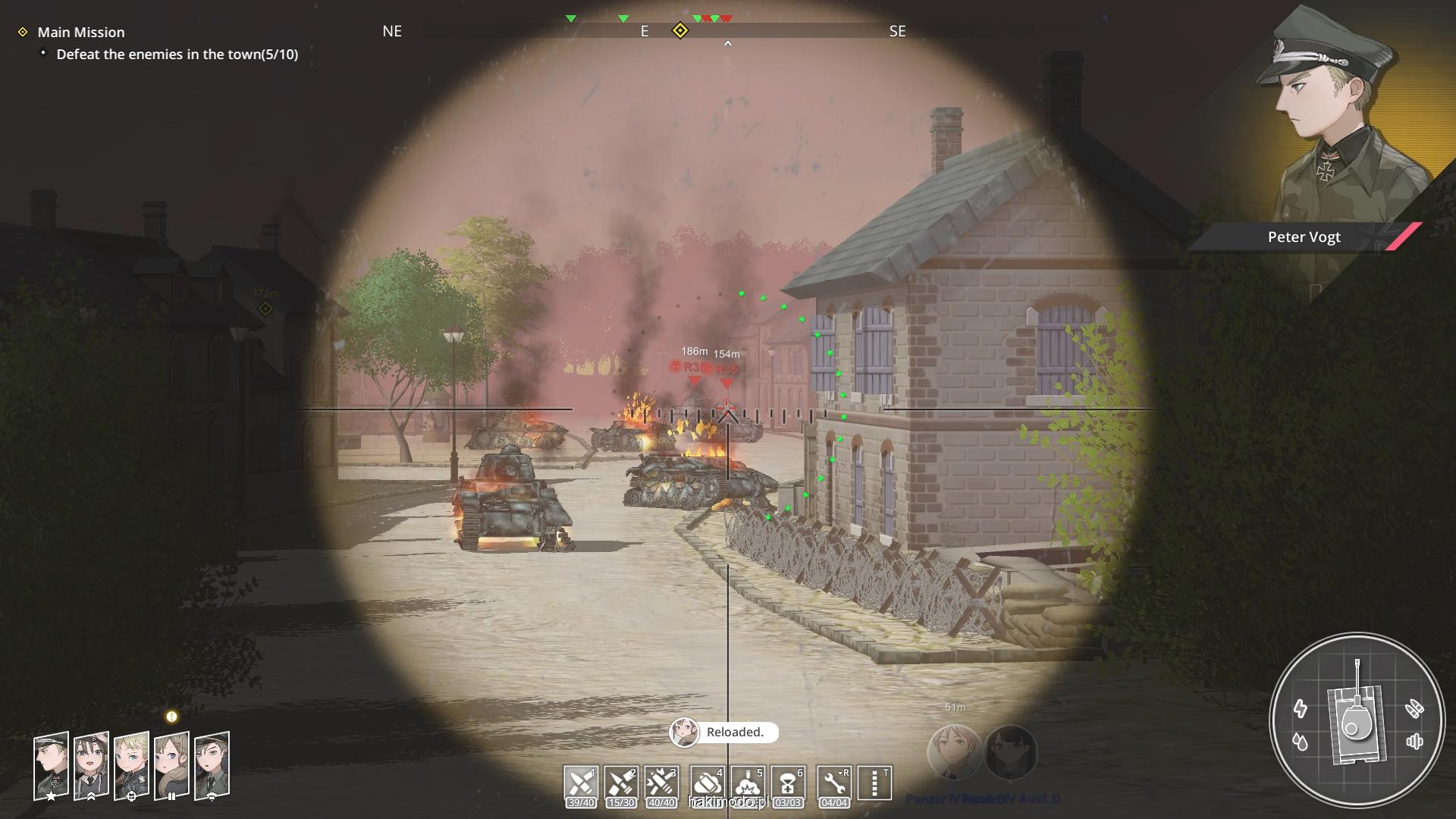The height and width of the screenshot is (819, 1456).
Task: Click the Peter Vogt name banner
Action: (x=1304, y=237)
